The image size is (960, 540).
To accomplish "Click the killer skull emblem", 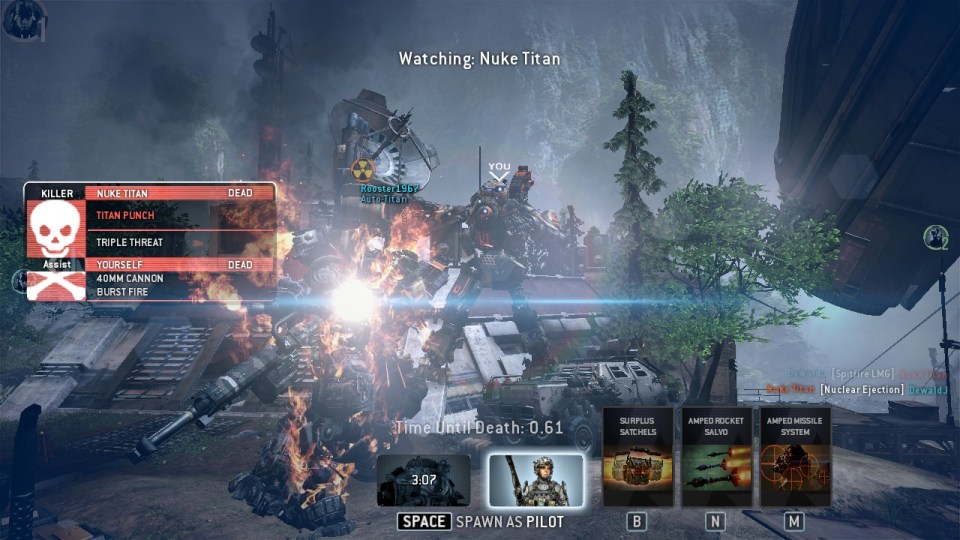I will (x=56, y=228).
